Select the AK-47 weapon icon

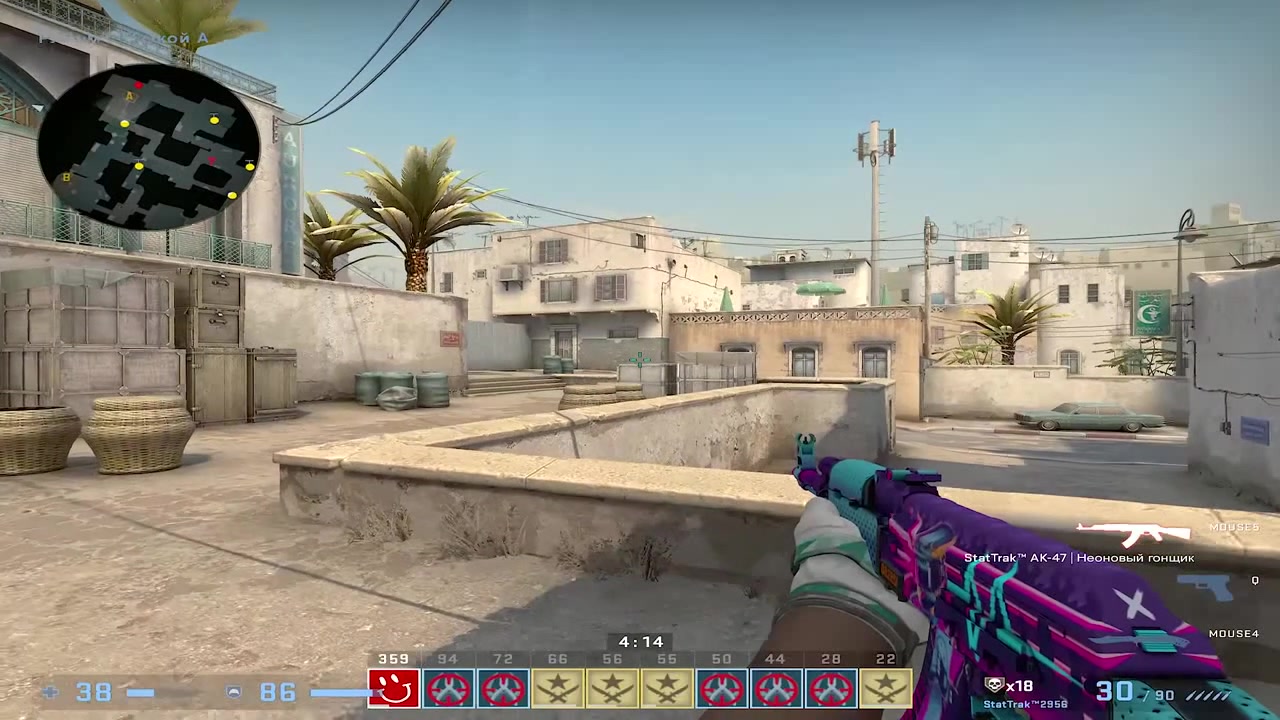click(x=1133, y=533)
